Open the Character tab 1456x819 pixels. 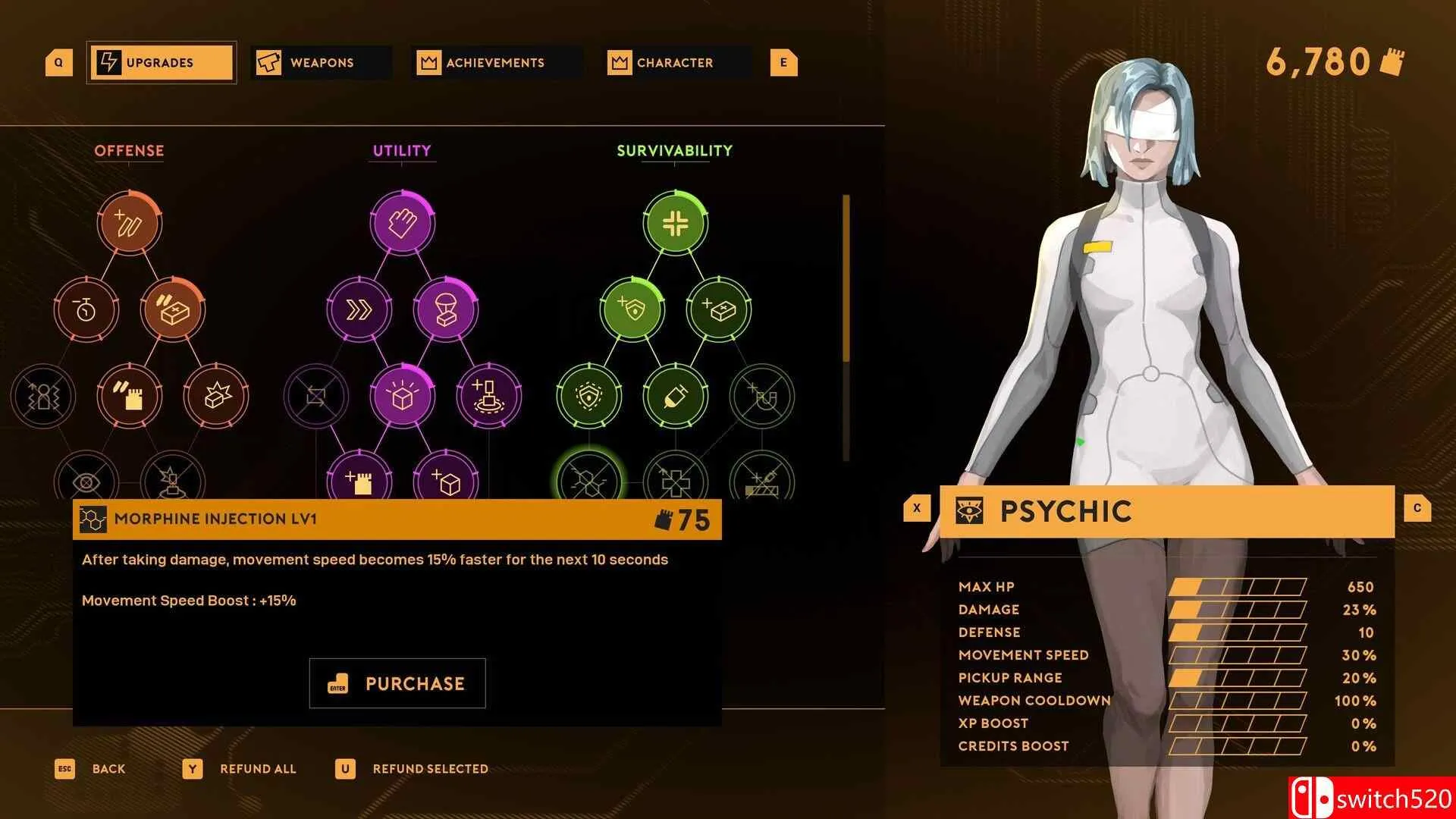(675, 62)
